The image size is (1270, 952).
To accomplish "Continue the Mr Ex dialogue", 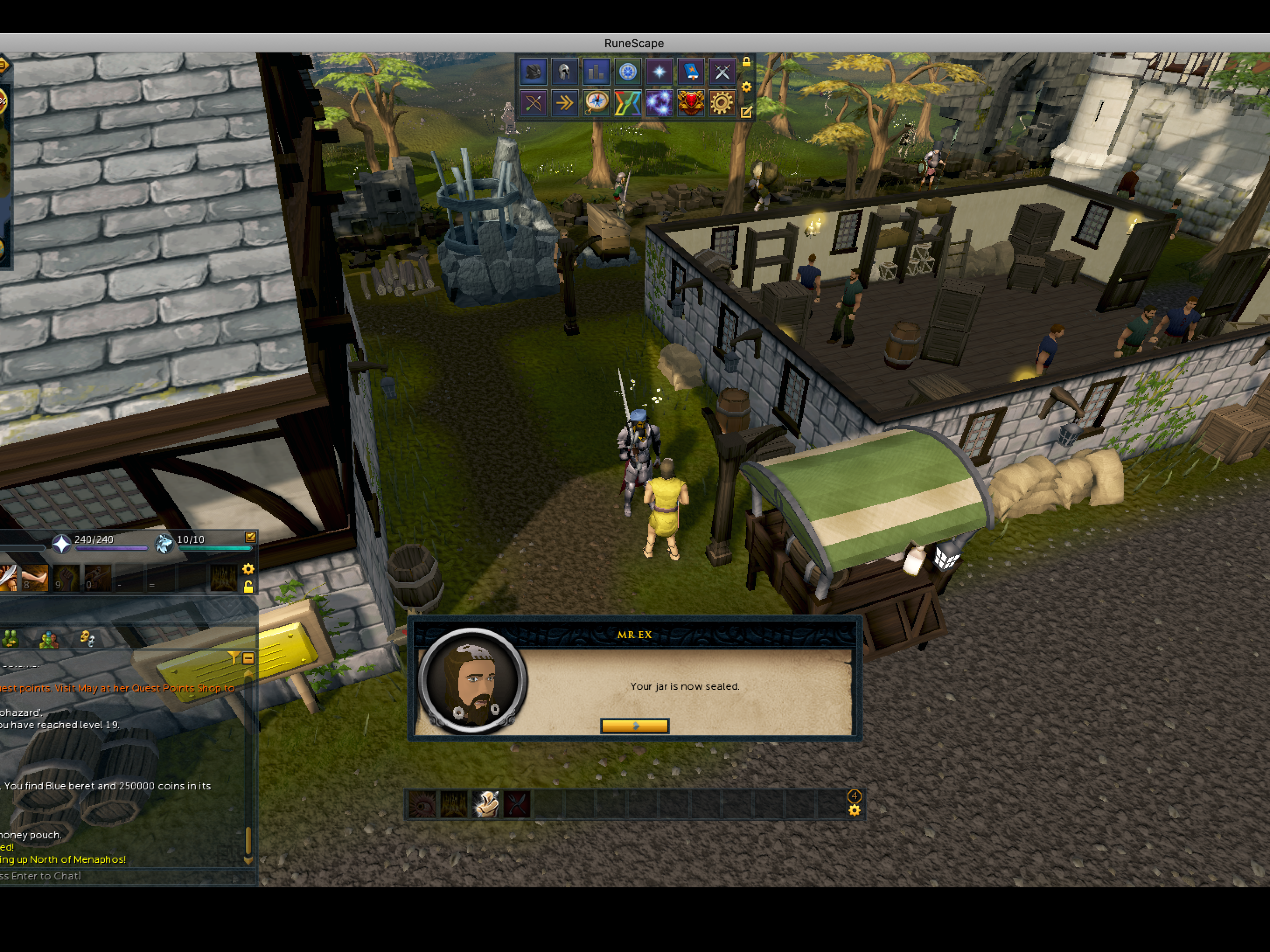I will 635,726.
